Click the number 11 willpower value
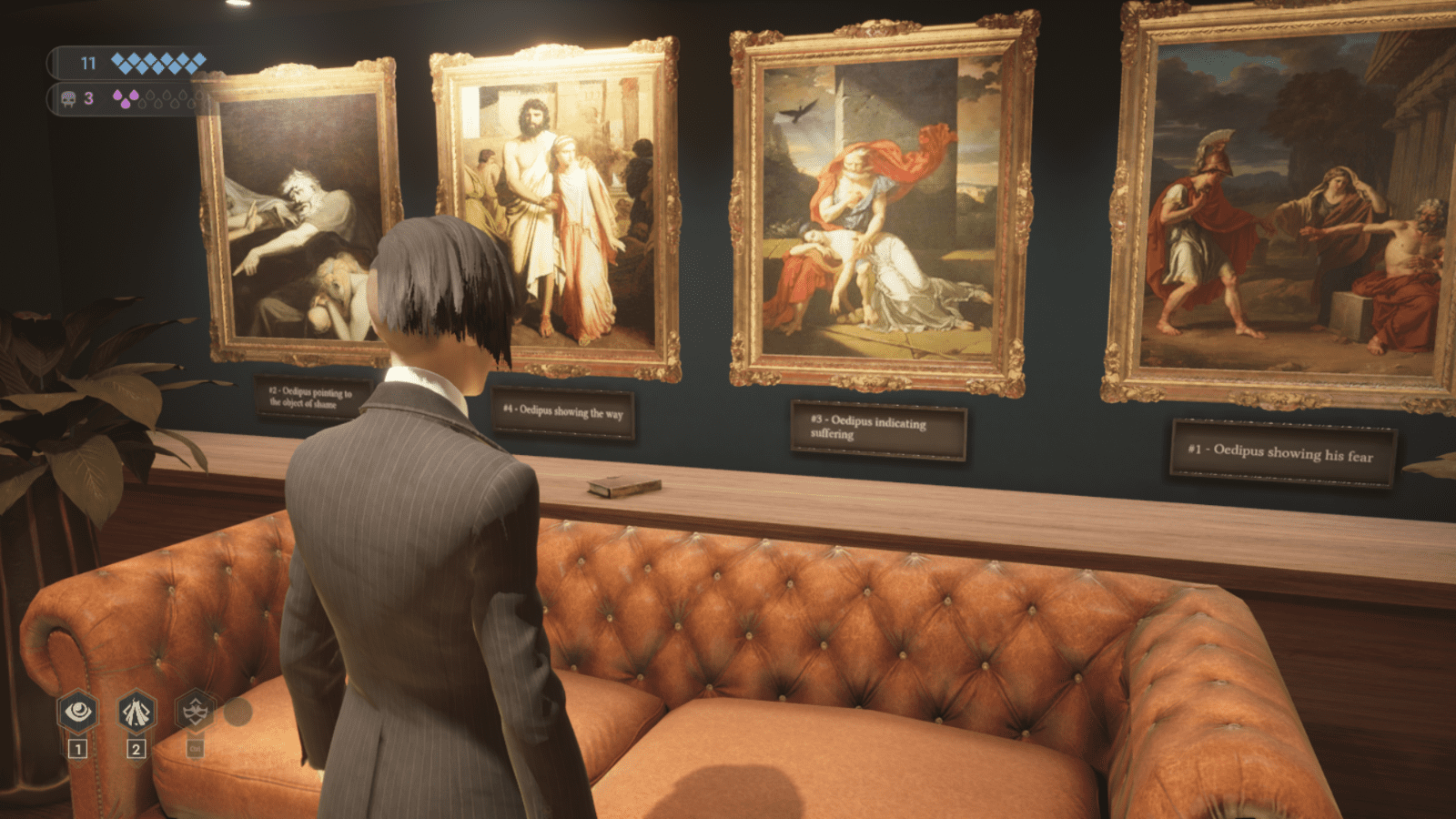Viewport: 1456px width, 819px height. click(x=86, y=63)
